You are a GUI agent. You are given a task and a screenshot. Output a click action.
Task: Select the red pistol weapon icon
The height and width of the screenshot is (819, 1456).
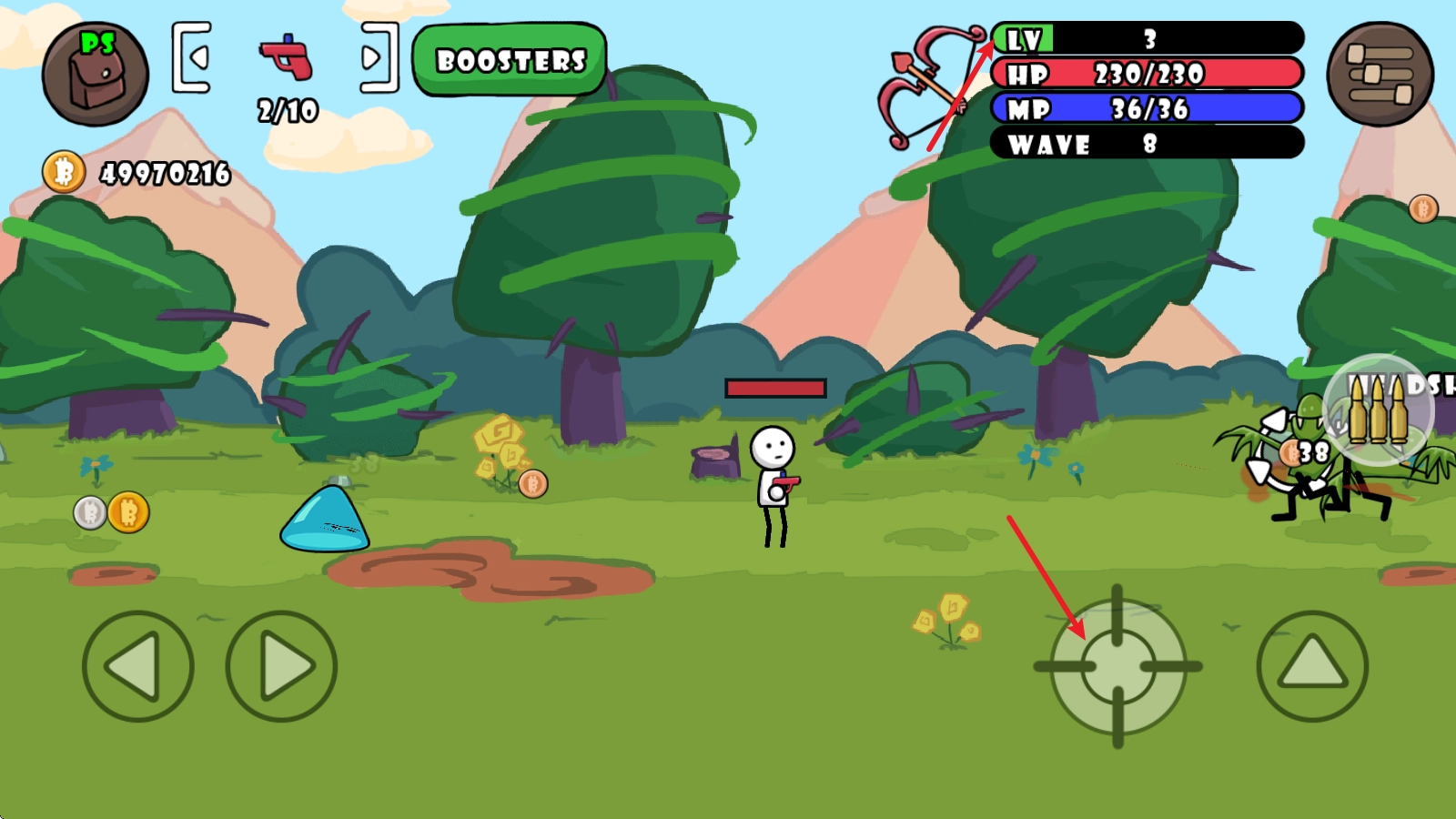point(287,57)
